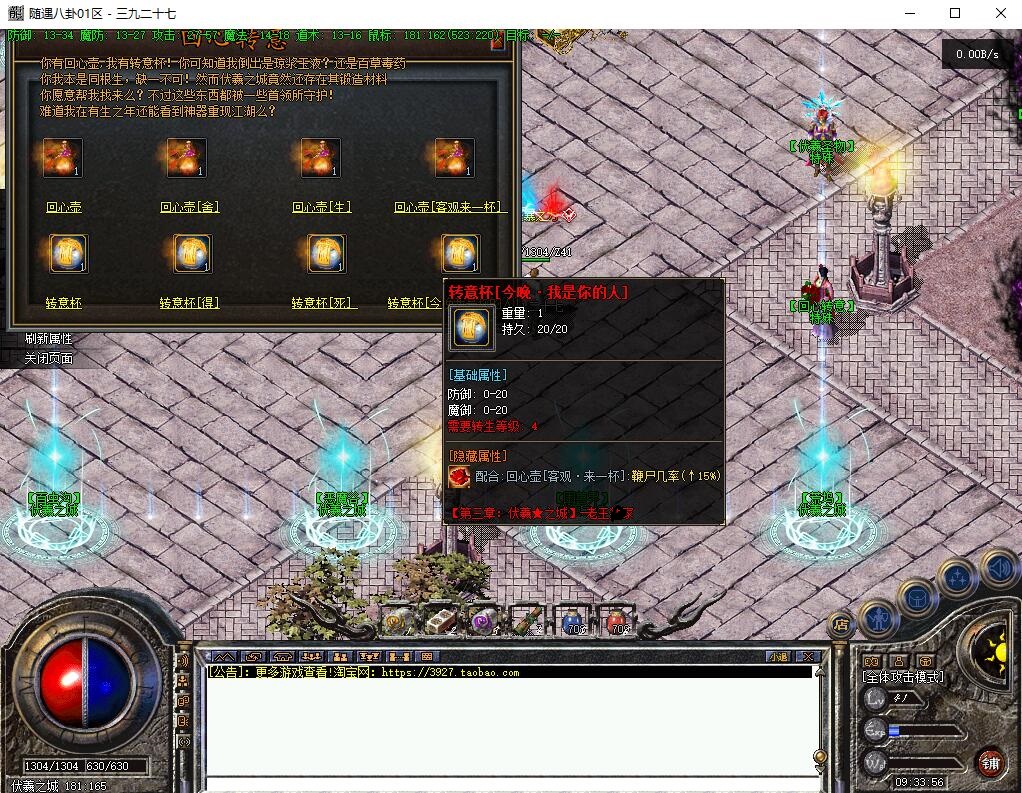Maximize the game window
1022x793 pixels.
pos(954,13)
